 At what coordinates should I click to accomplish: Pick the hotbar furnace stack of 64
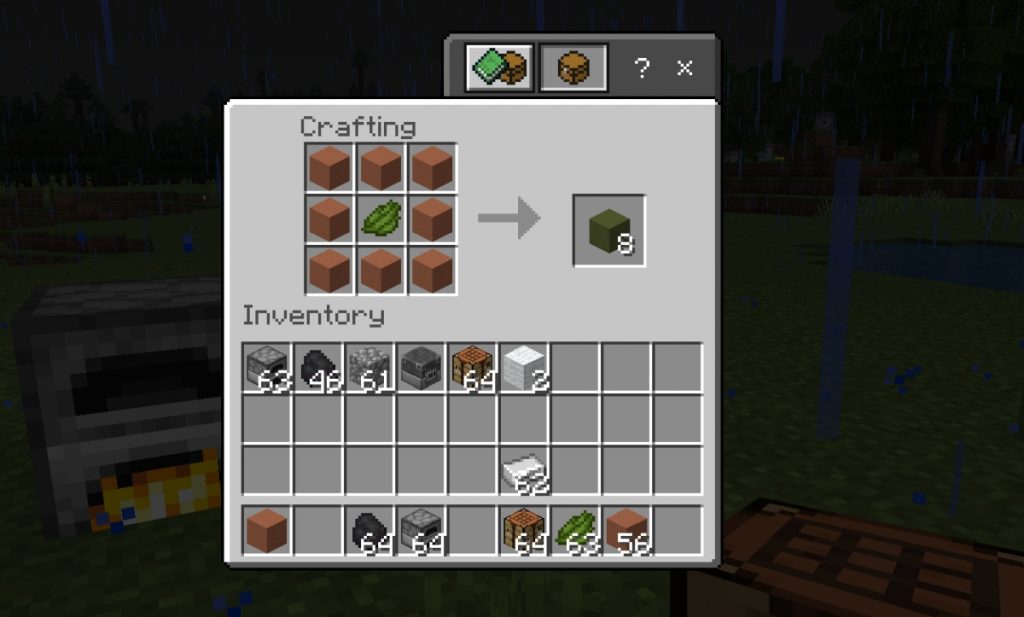tap(420, 530)
